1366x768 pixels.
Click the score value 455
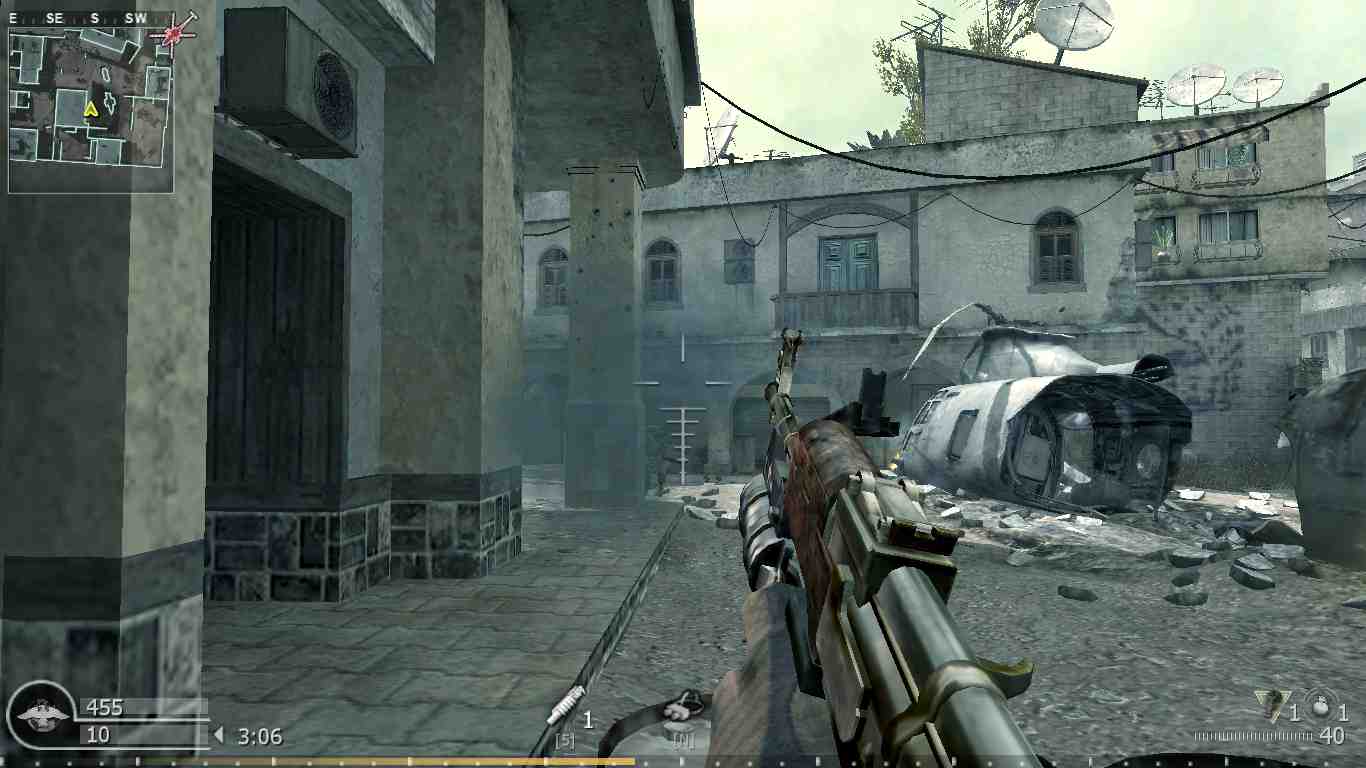point(106,707)
